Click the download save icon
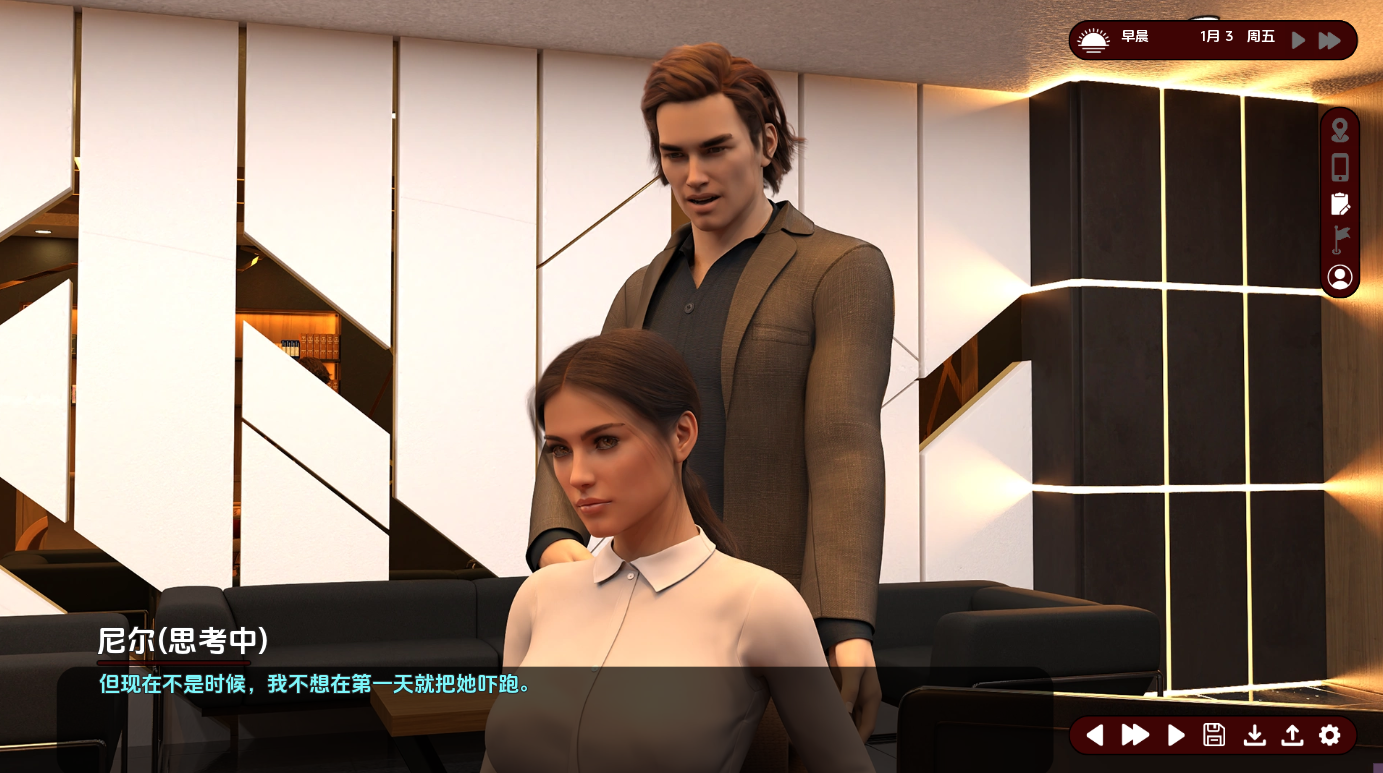The height and width of the screenshot is (773, 1383). pos(1253,735)
